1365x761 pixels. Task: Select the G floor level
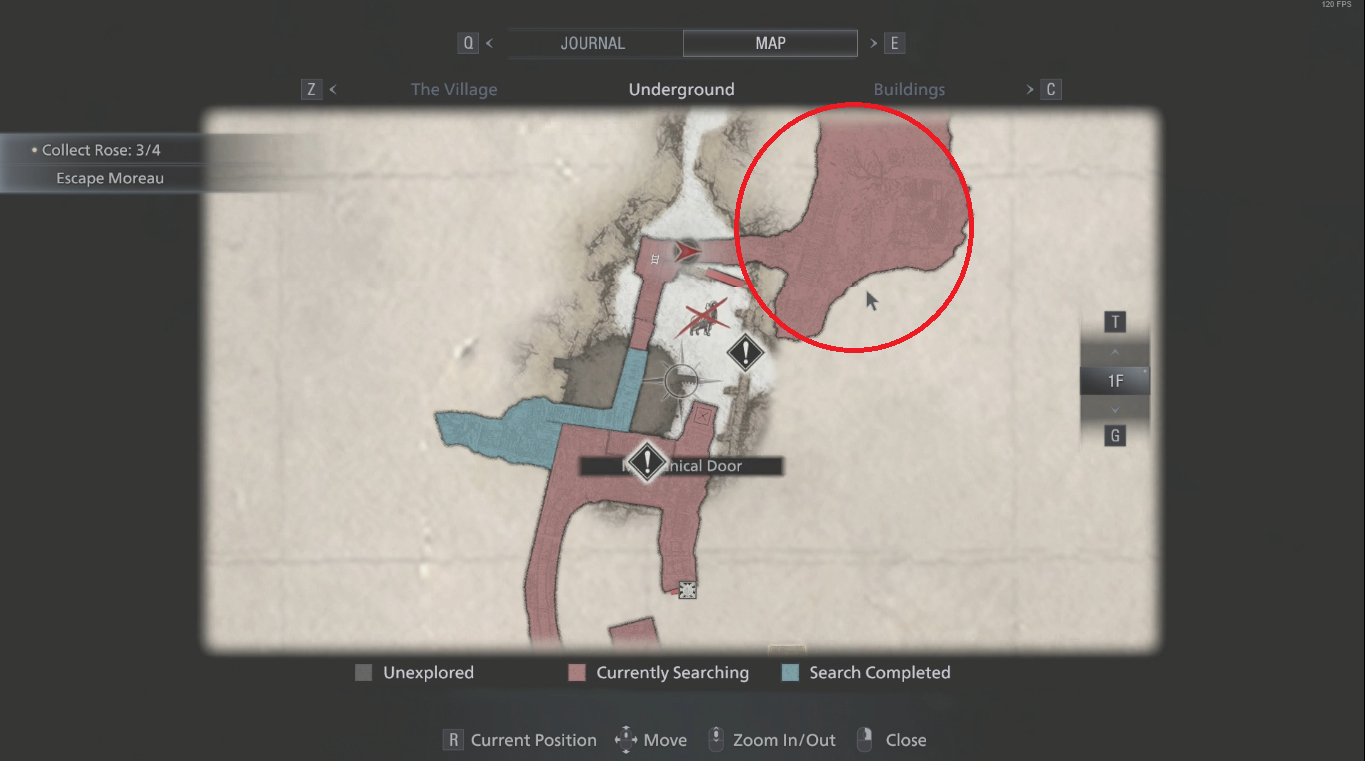click(x=1114, y=435)
